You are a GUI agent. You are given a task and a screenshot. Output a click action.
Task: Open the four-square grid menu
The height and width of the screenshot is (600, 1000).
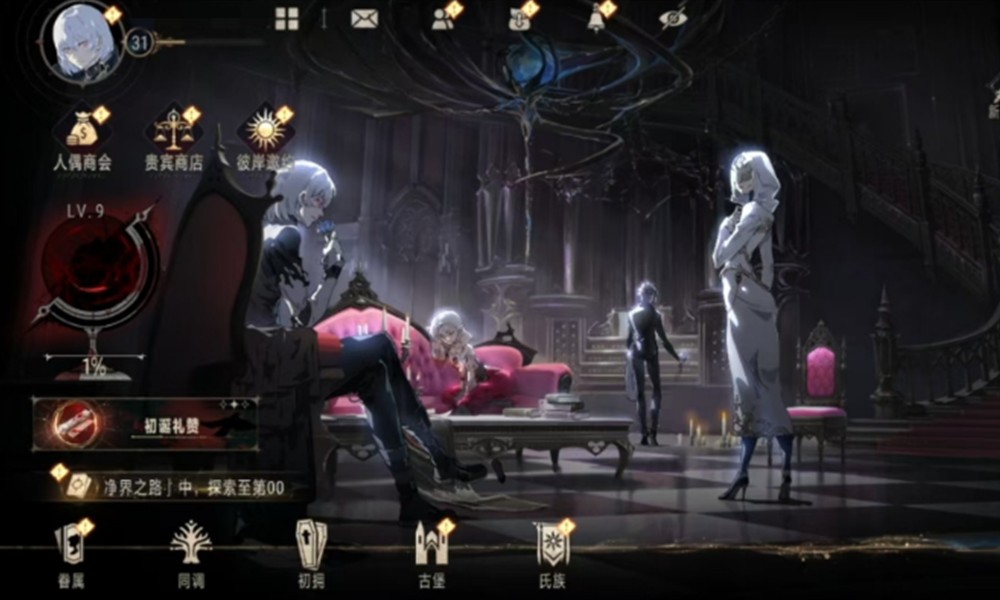287,19
